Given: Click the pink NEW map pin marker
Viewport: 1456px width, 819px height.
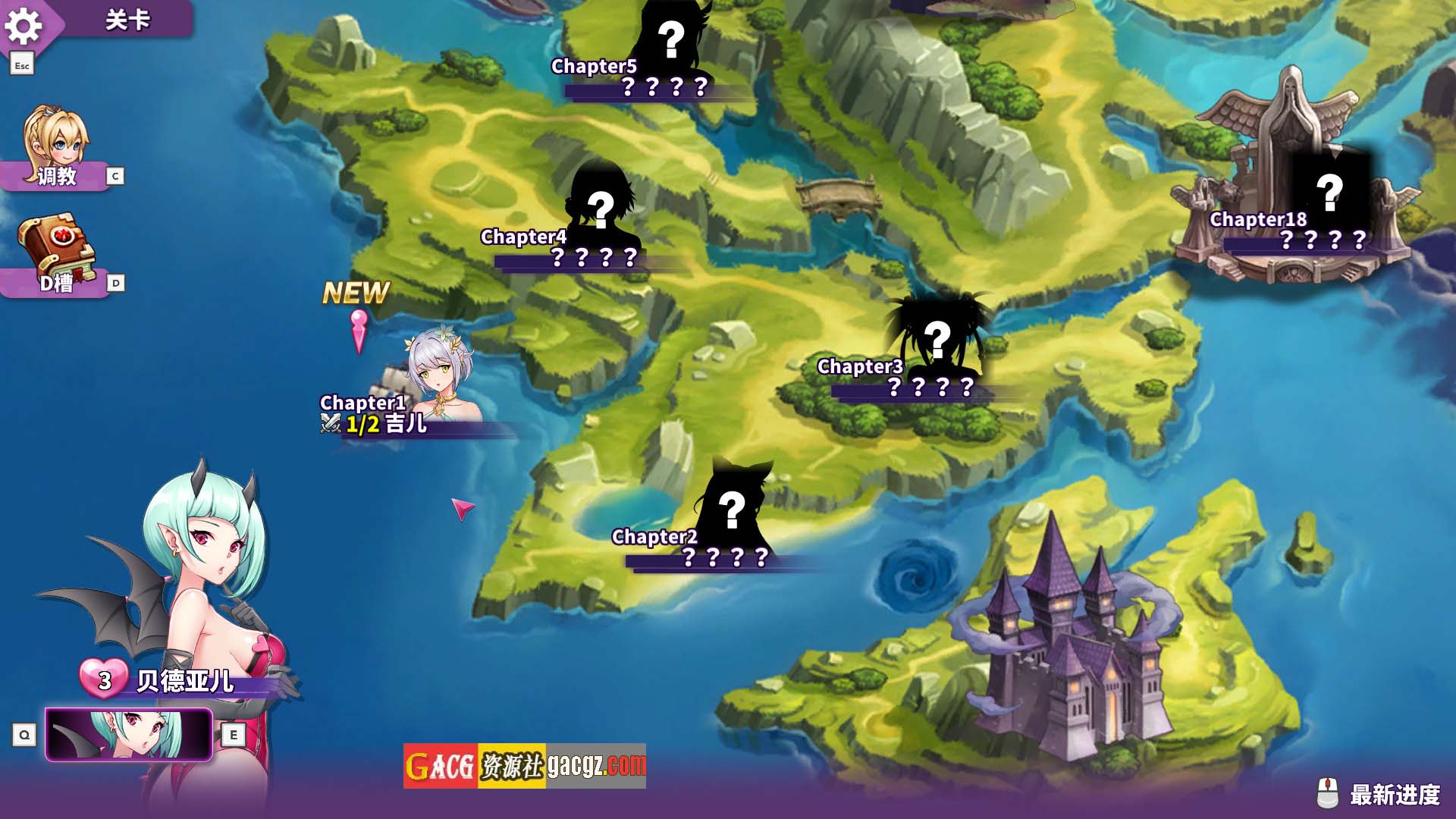Looking at the screenshot, I should pos(359,330).
